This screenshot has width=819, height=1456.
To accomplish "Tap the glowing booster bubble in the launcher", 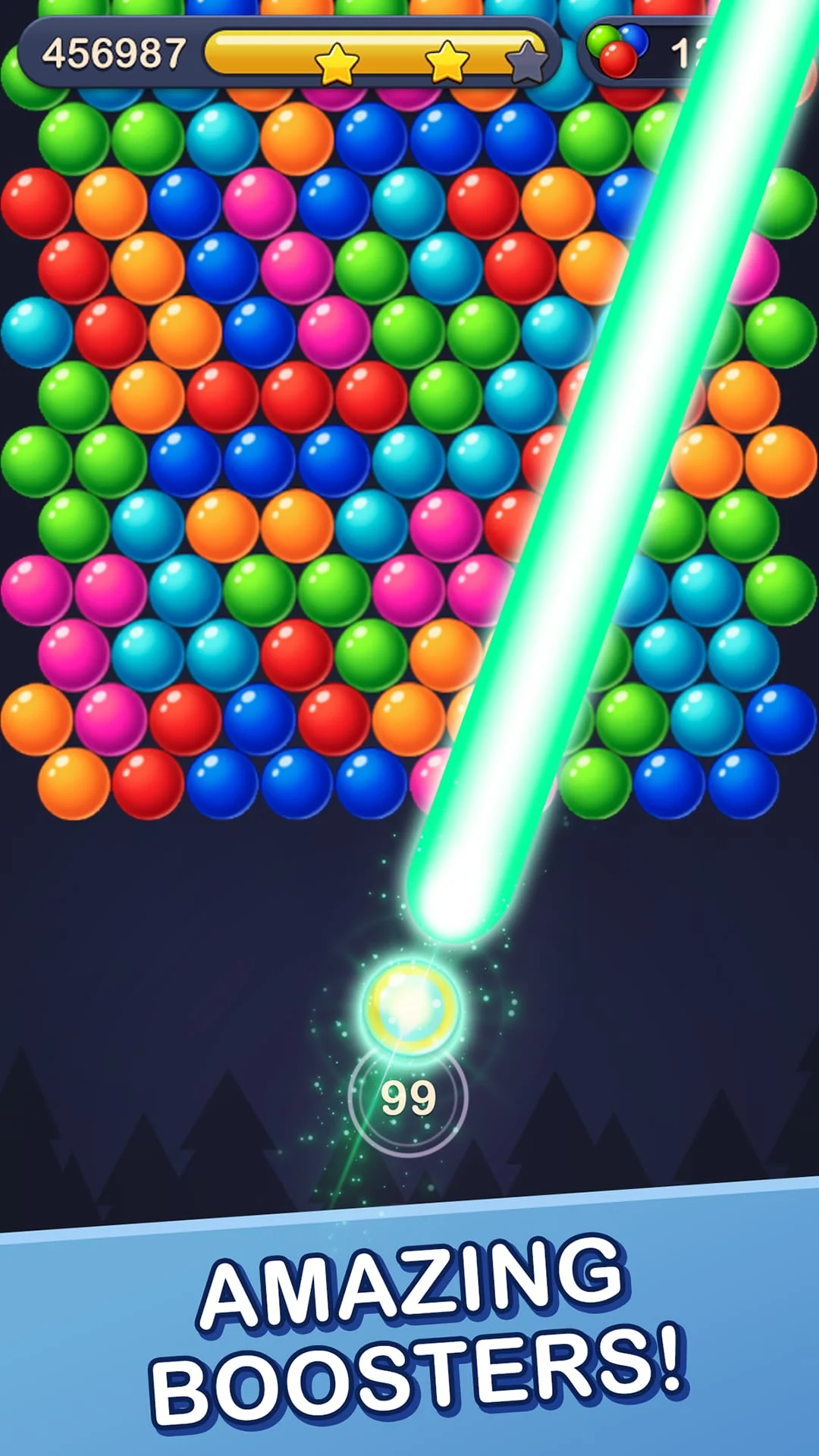I will click(x=410, y=1006).
